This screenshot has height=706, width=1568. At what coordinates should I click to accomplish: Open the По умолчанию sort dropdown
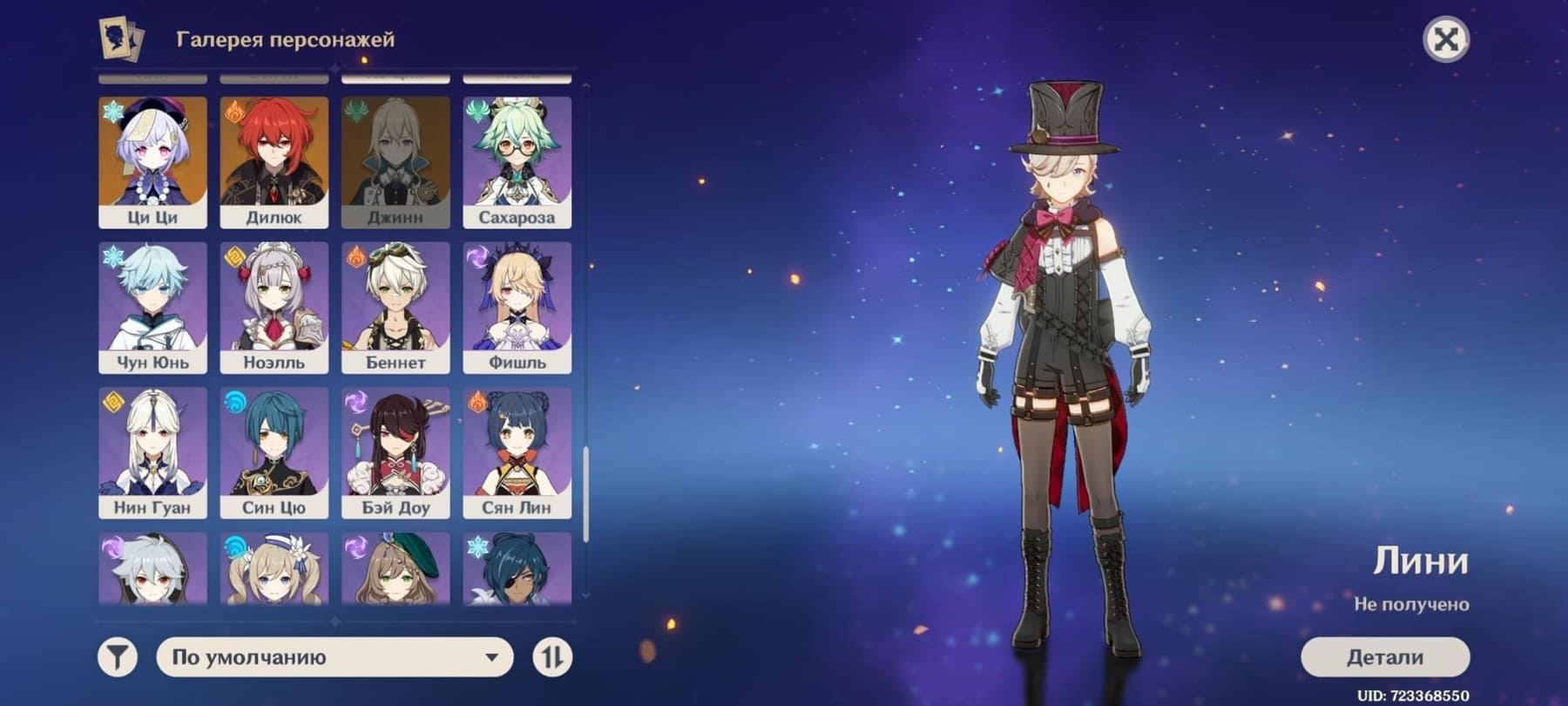335,657
